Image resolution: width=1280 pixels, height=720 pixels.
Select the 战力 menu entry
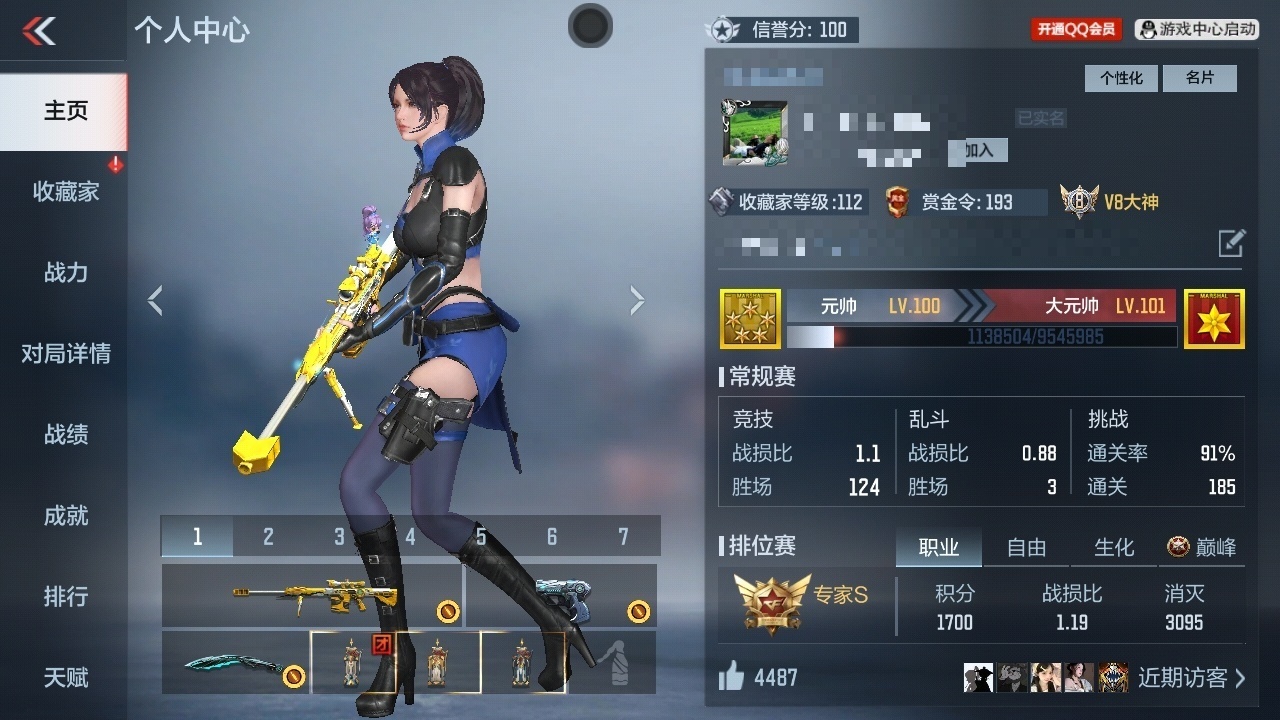(x=65, y=272)
